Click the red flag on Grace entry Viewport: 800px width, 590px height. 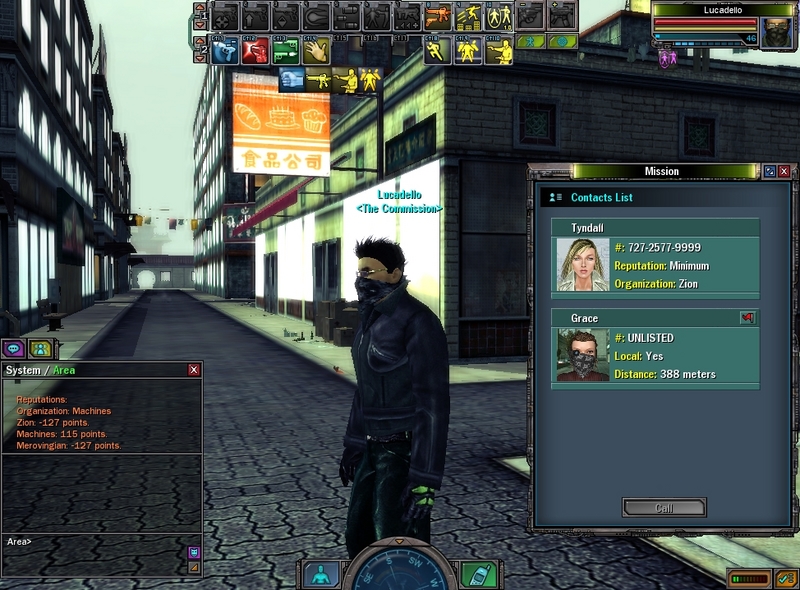(746, 318)
